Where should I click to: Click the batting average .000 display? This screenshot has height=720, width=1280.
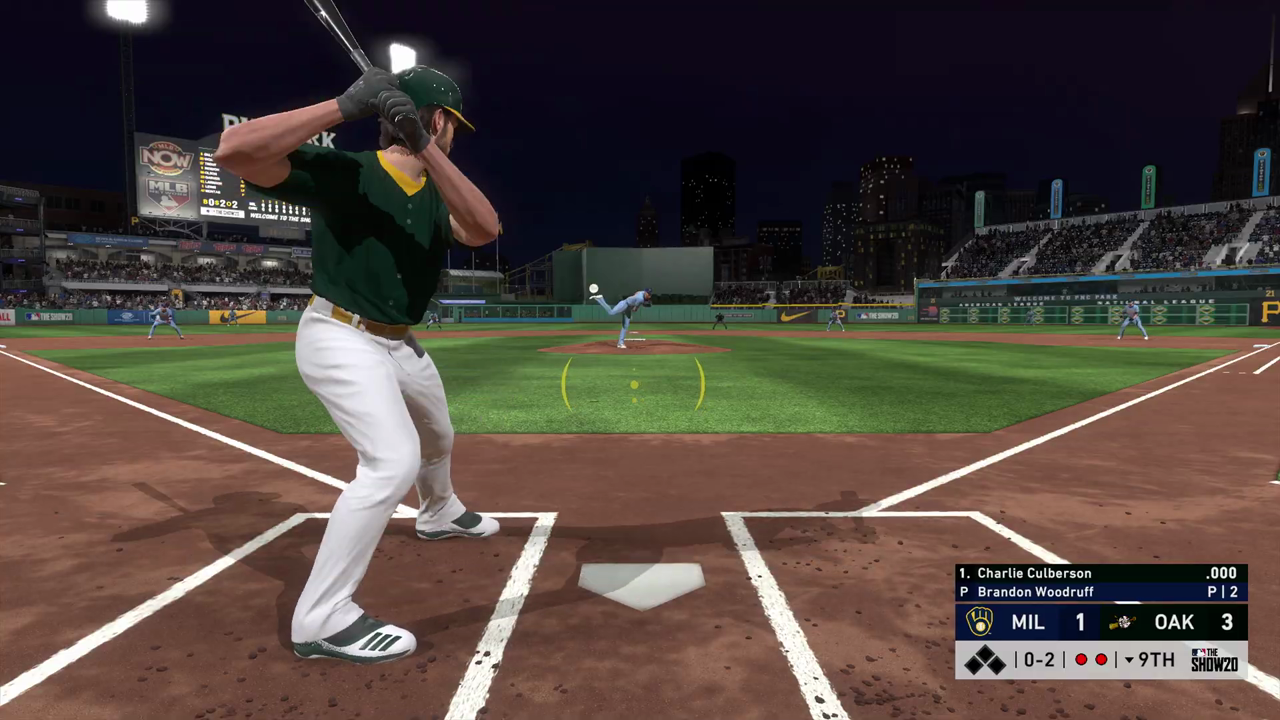click(1222, 573)
